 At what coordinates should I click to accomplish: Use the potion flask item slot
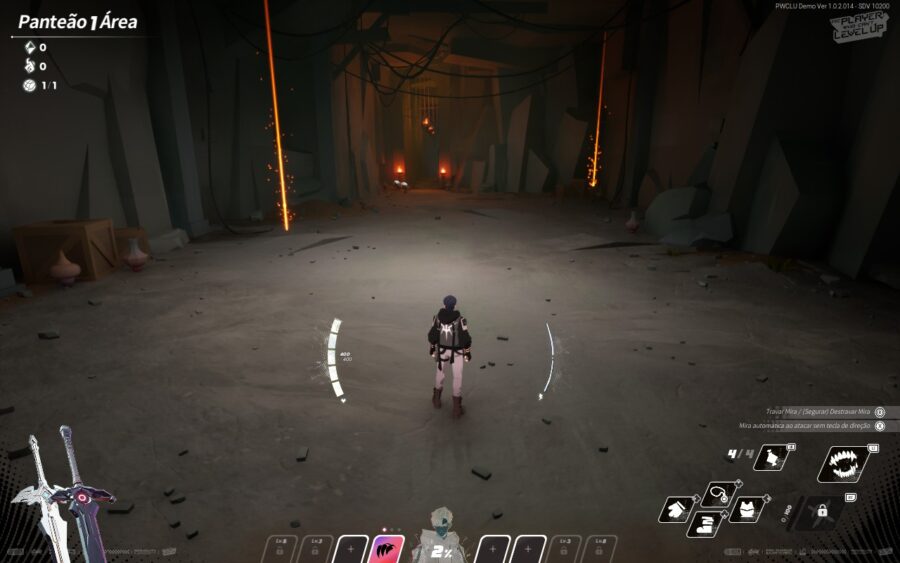tap(773, 458)
